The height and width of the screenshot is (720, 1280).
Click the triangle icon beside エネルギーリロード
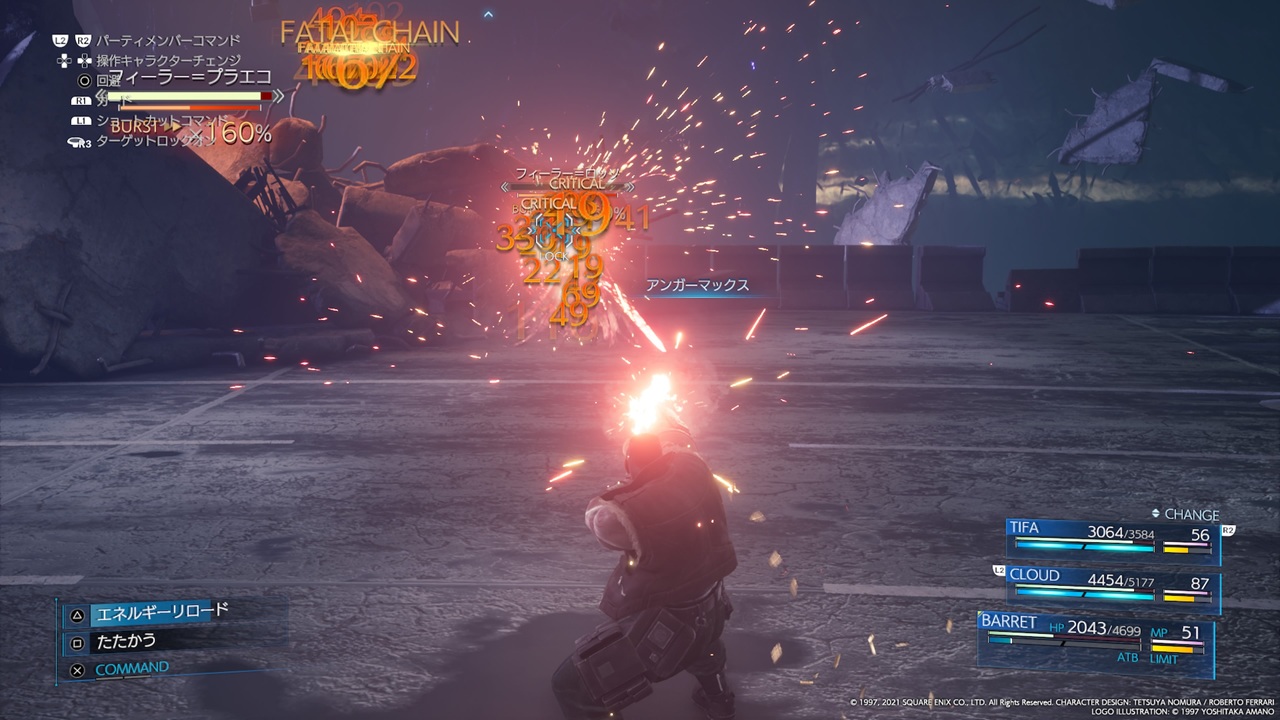76,614
